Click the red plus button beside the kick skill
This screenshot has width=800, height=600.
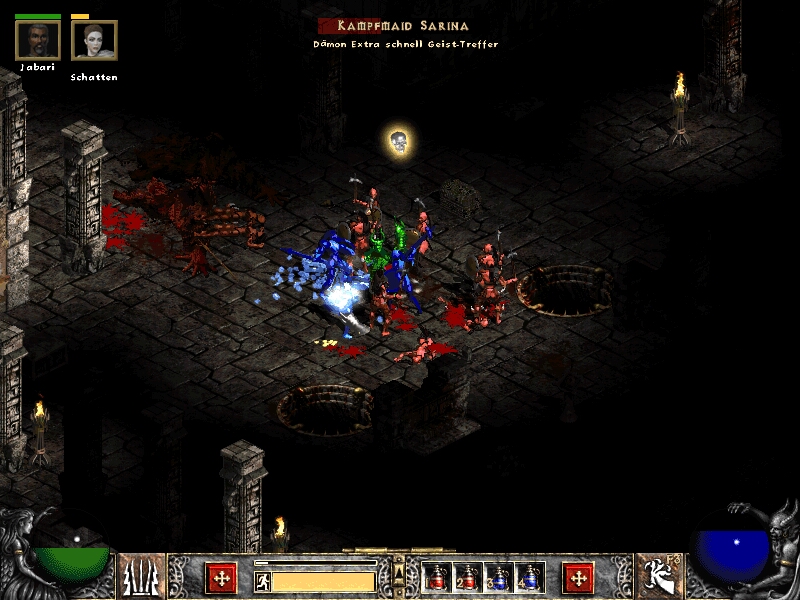pos(578,577)
